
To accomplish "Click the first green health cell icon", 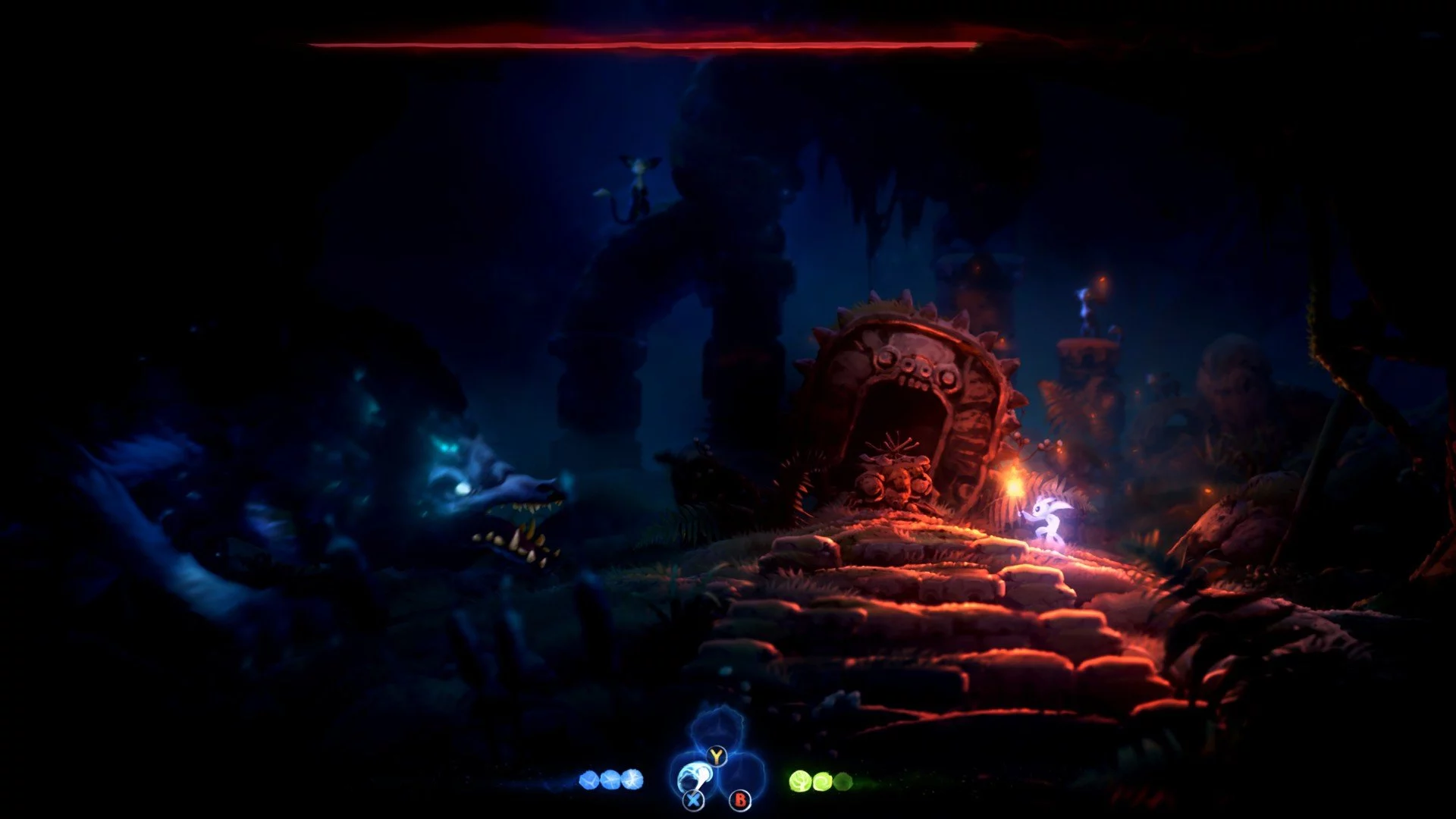I will (800, 780).
